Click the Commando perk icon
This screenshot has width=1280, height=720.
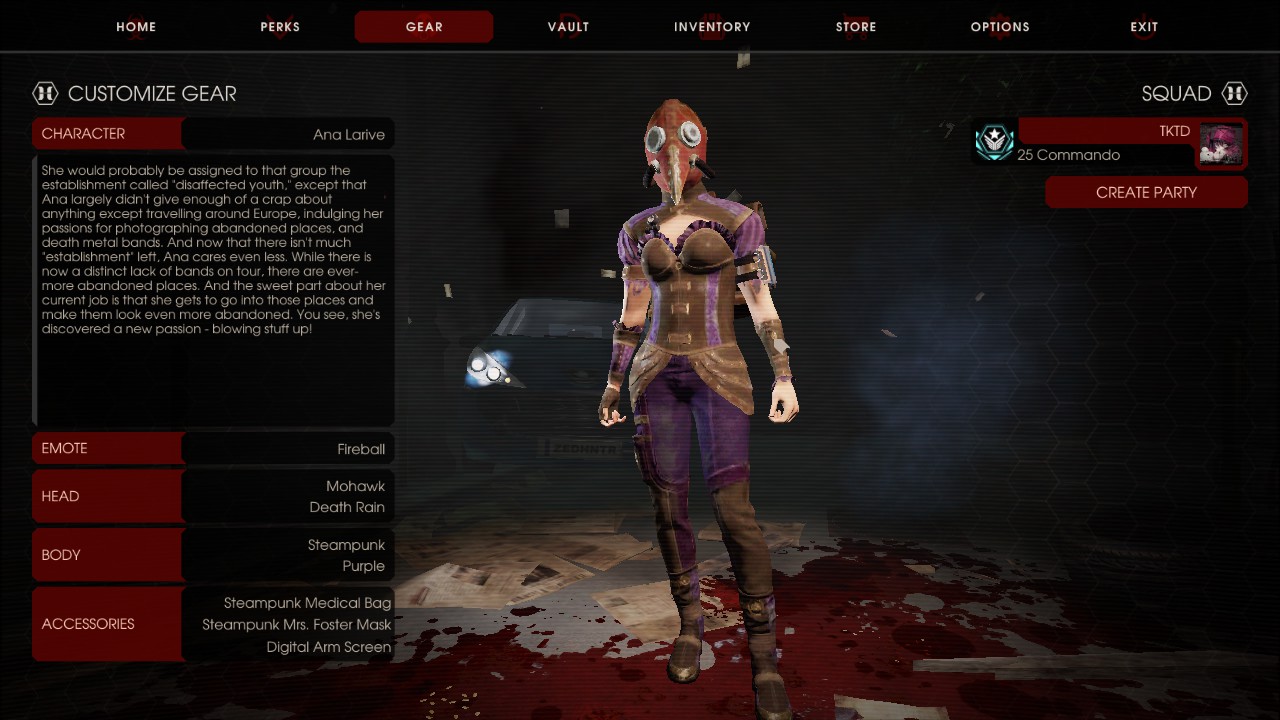tap(995, 142)
